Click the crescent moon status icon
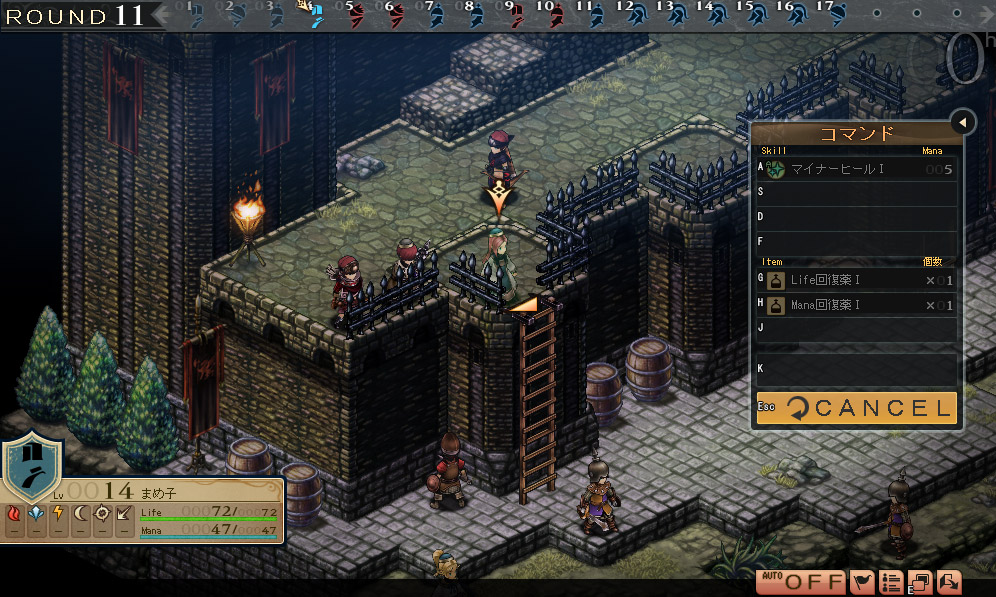Image resolution: width=996 pixels, height=597 pixels. coord(80,514)
